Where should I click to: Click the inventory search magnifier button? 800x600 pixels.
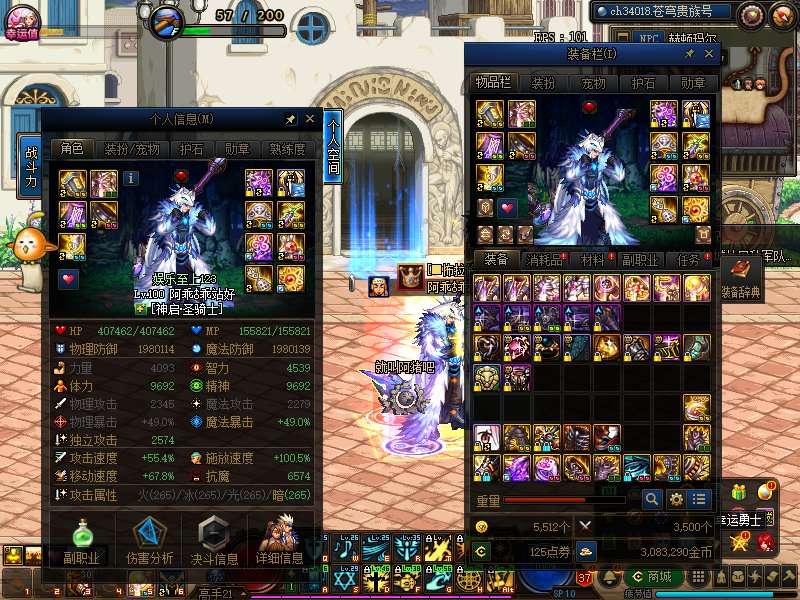652,498
